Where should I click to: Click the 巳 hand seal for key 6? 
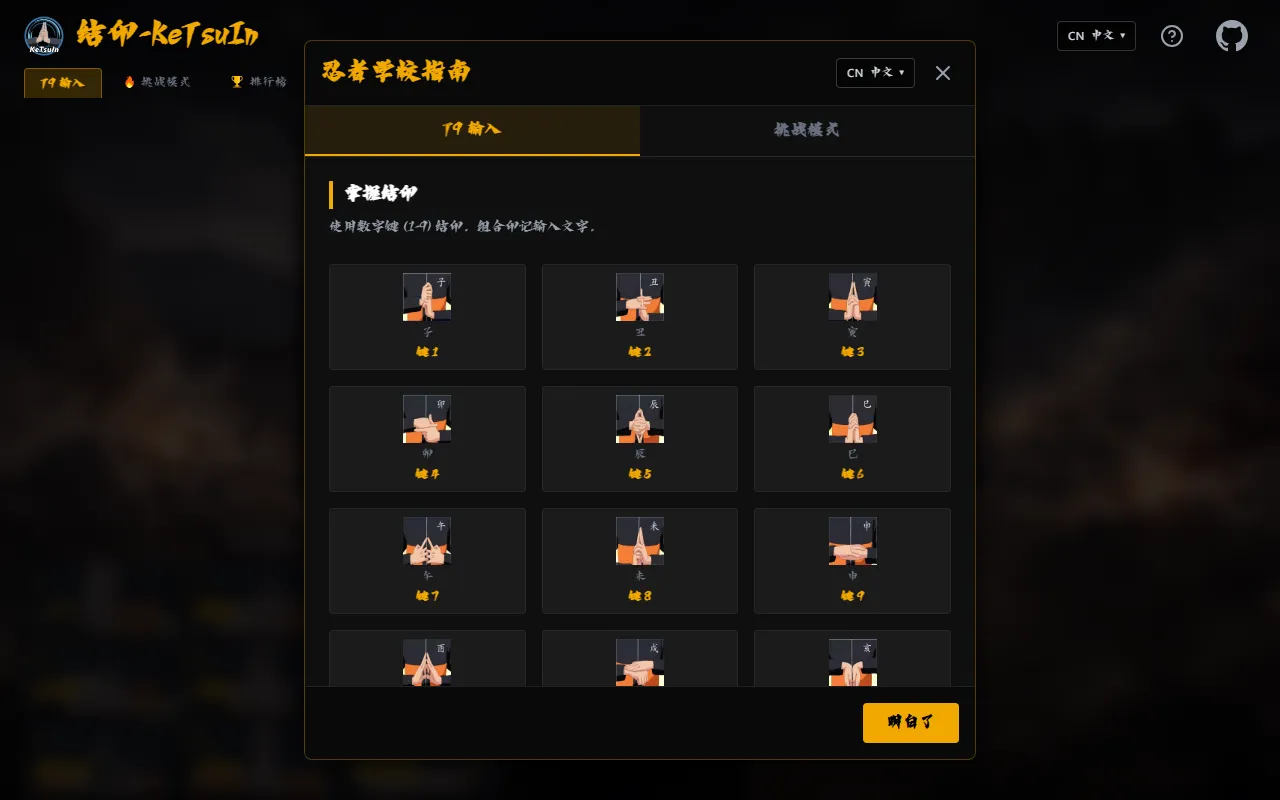click(852, 419)
